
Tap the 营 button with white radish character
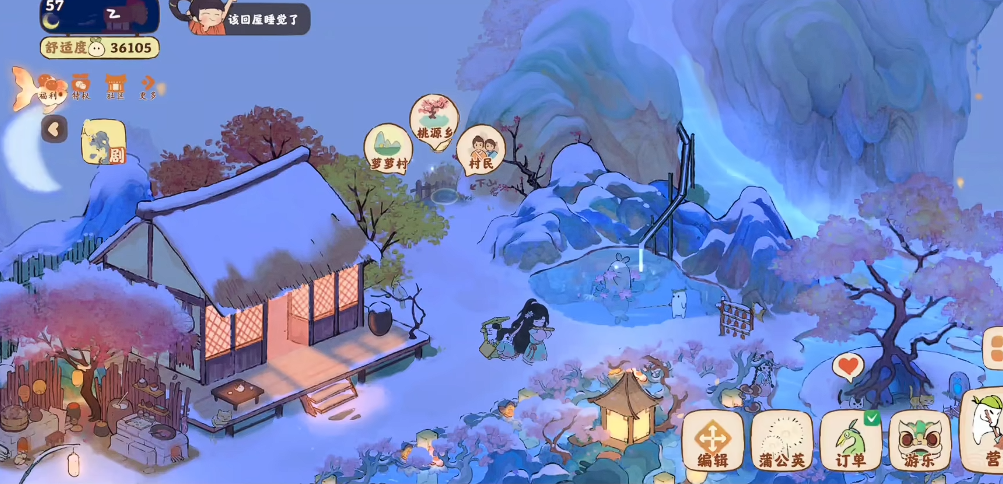click(984, 435)
